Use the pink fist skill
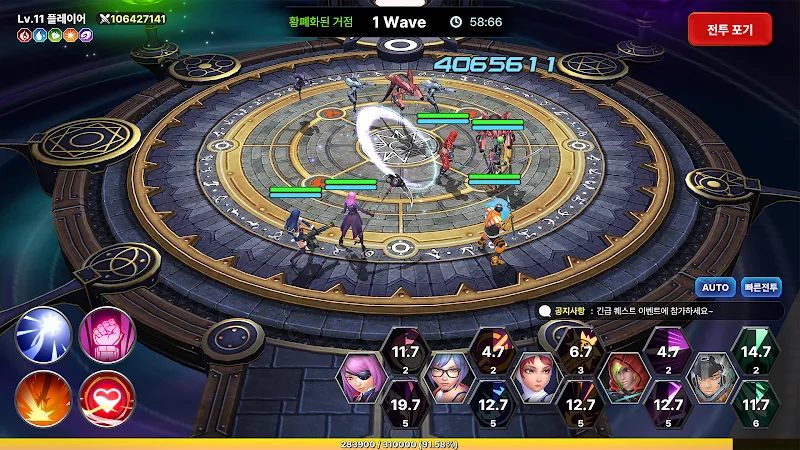 point(106,334)
